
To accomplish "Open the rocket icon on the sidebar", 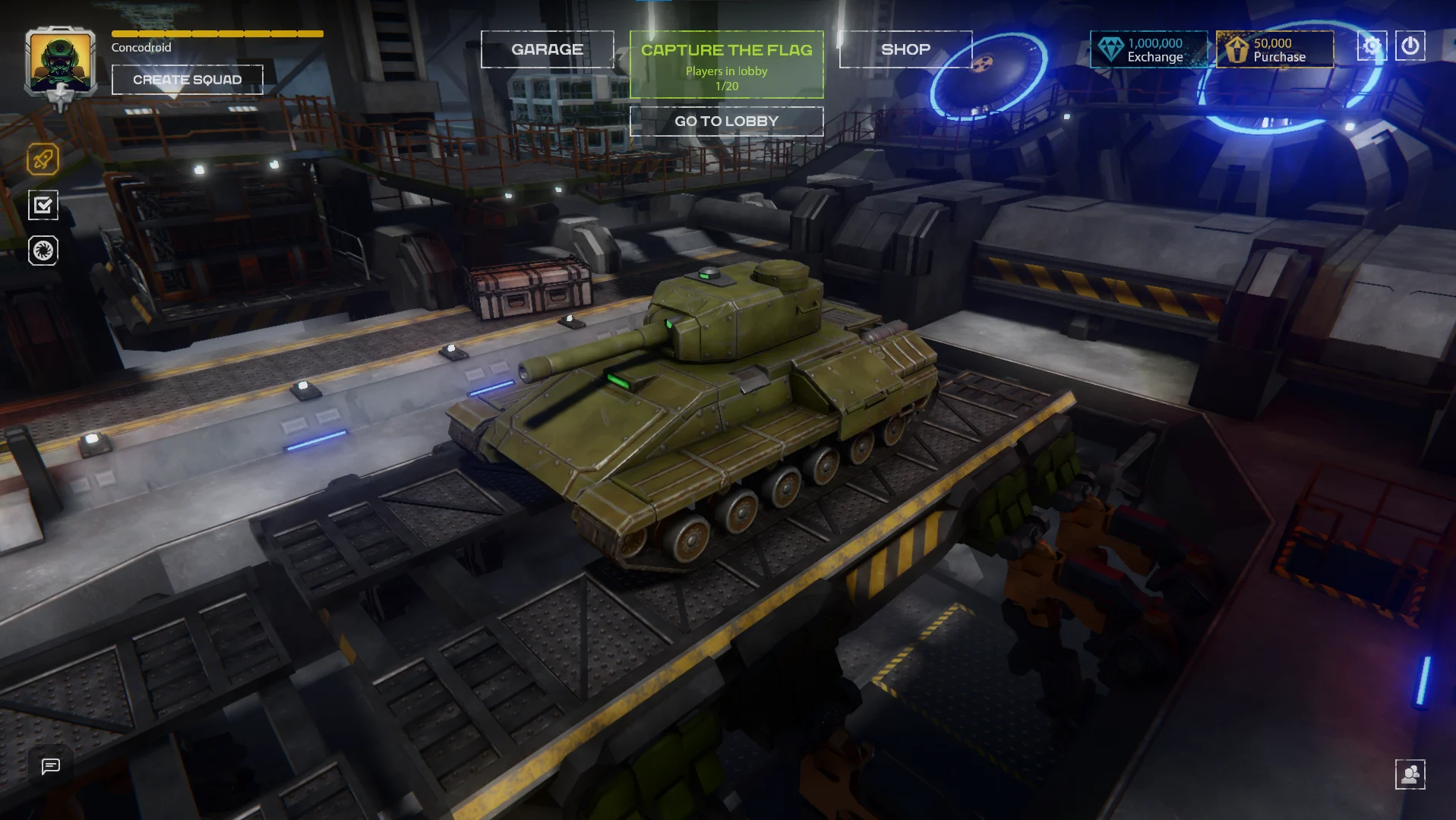I will (43, 159).
